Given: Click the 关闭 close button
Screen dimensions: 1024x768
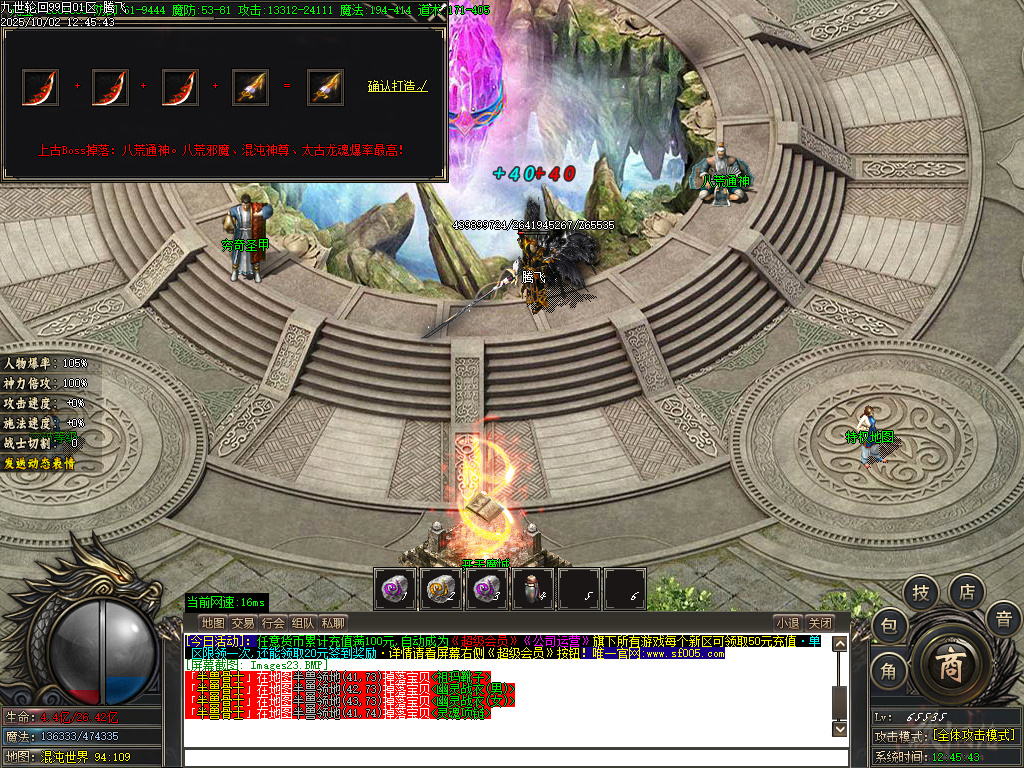Looking at the screenshot, I should pyautogui.click(x=819, y=623).
